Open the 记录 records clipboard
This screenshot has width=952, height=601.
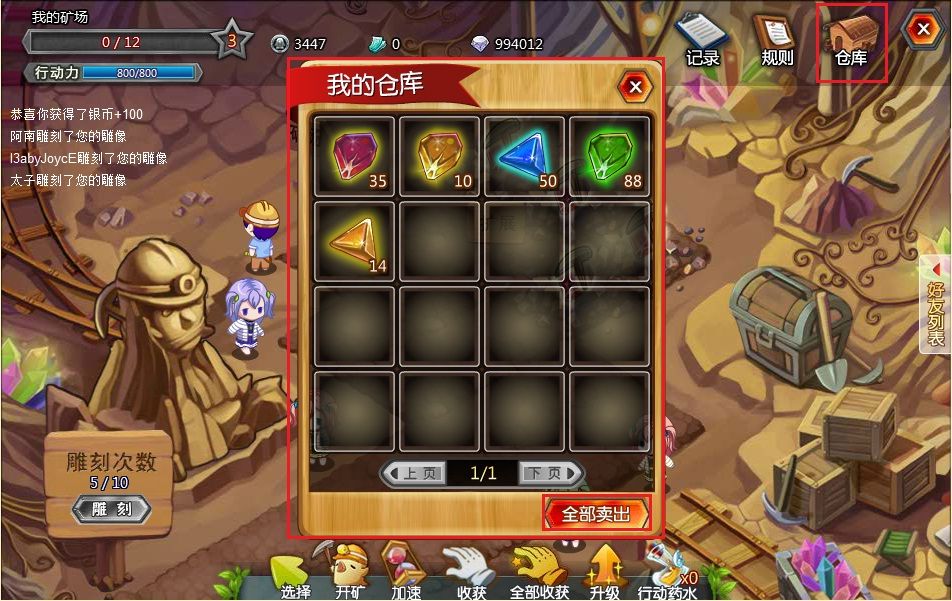point(702,41)
